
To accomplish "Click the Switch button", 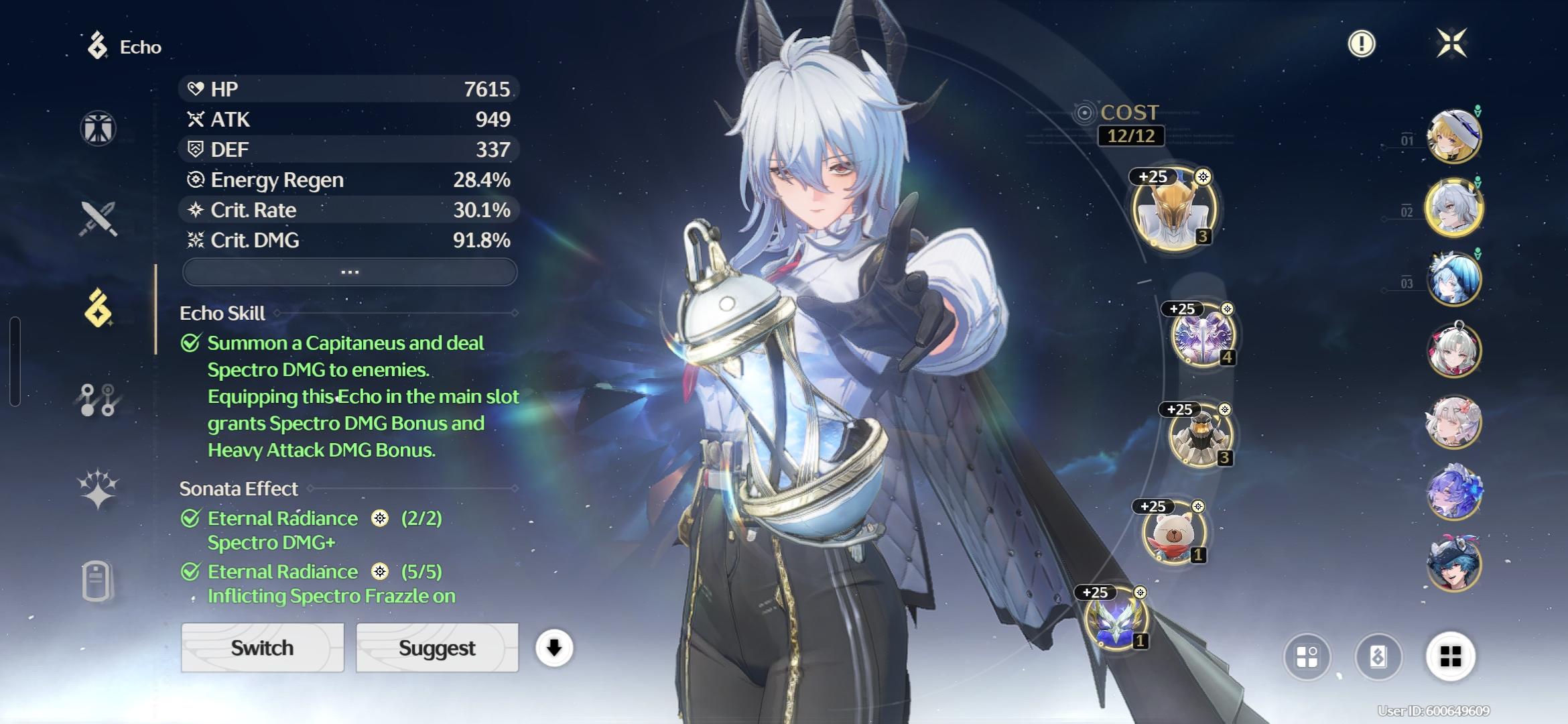I will coord(262,648).
